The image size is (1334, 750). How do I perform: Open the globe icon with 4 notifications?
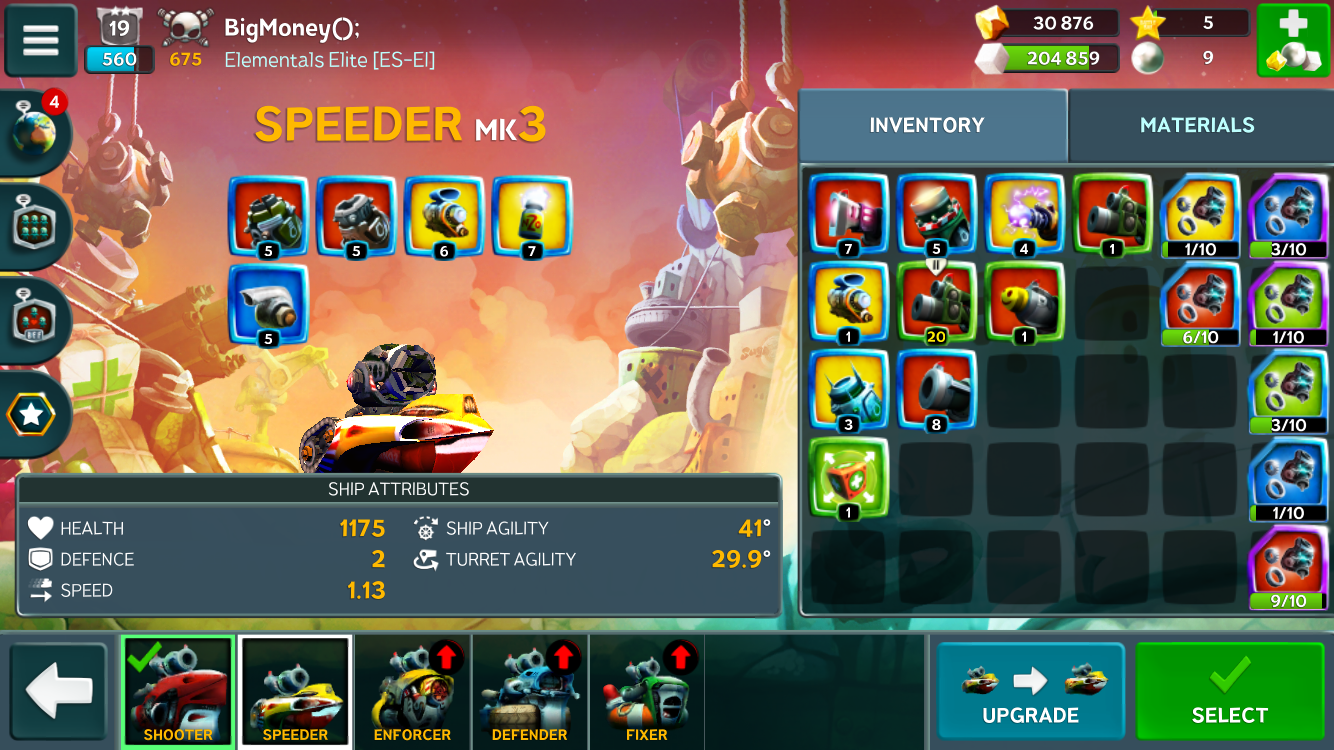[x=35, y=135]
